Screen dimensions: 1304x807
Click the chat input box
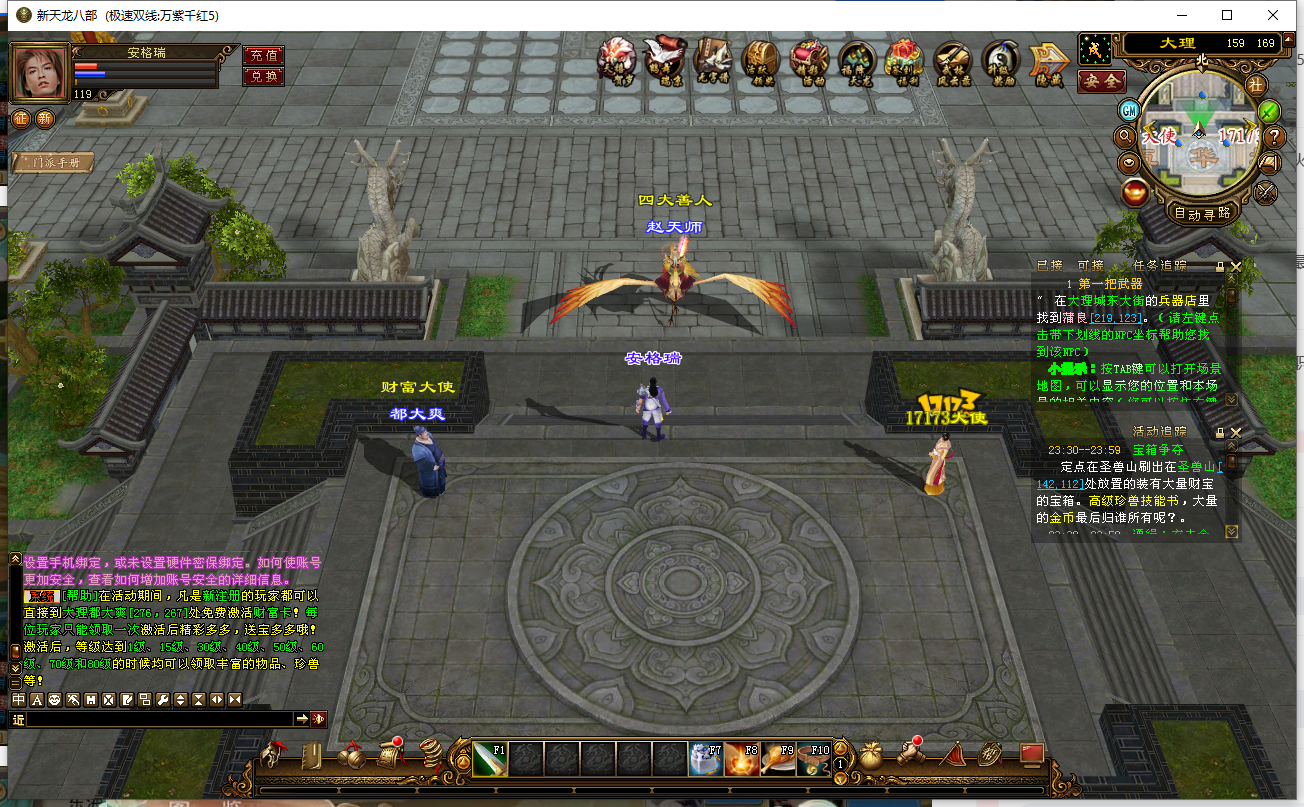(x=160, y=719)
